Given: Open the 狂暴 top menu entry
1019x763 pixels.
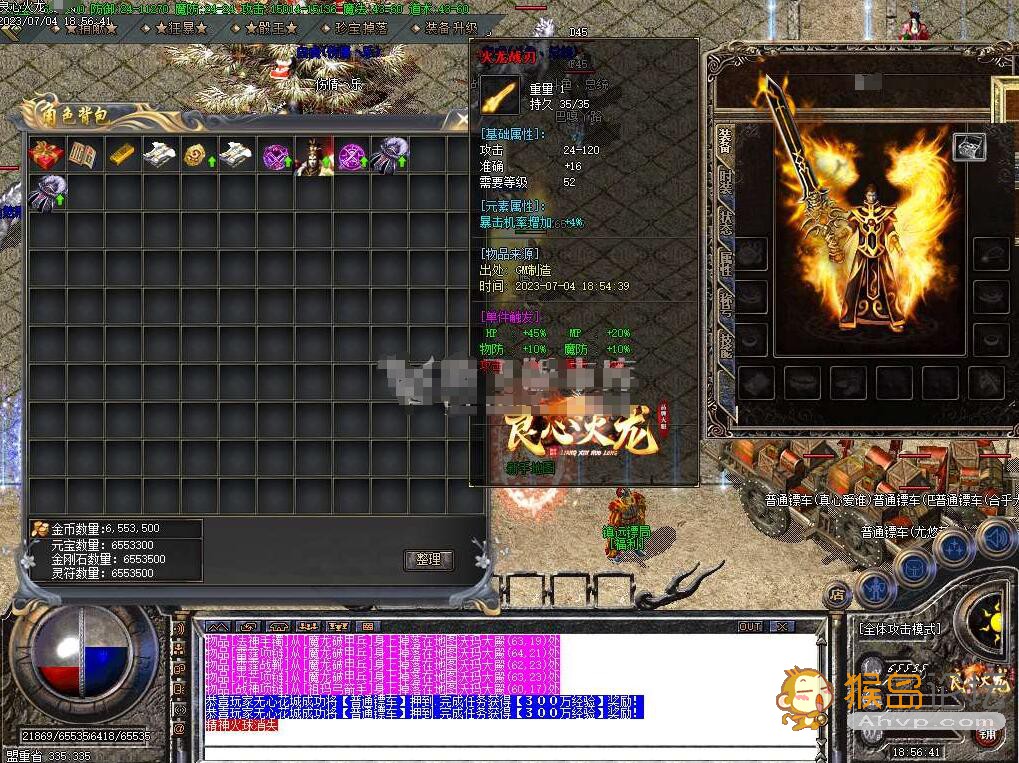Looking at the screenshot, I should coord(180,29).
